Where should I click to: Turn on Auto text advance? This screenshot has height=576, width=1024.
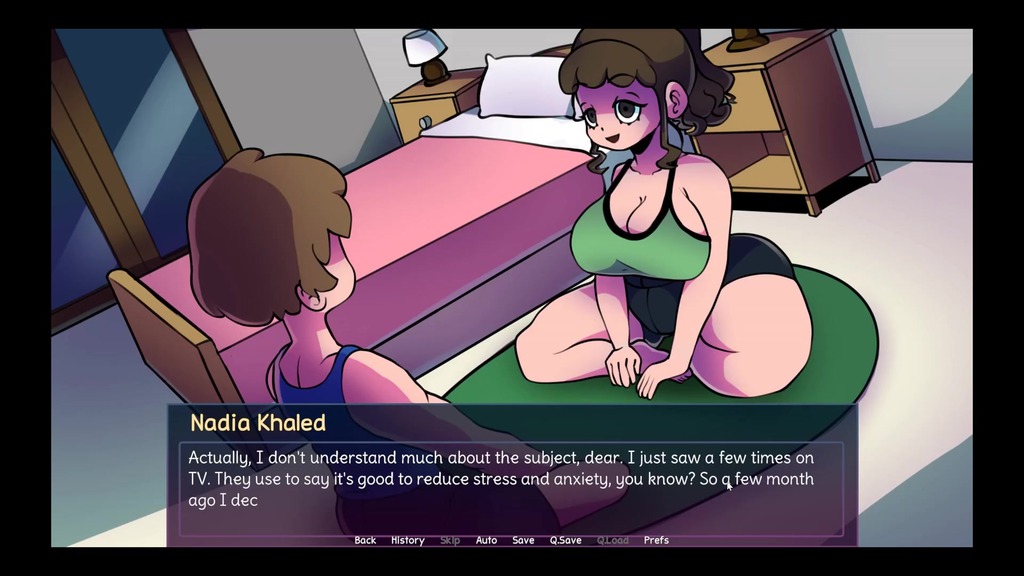click(486, 540)
